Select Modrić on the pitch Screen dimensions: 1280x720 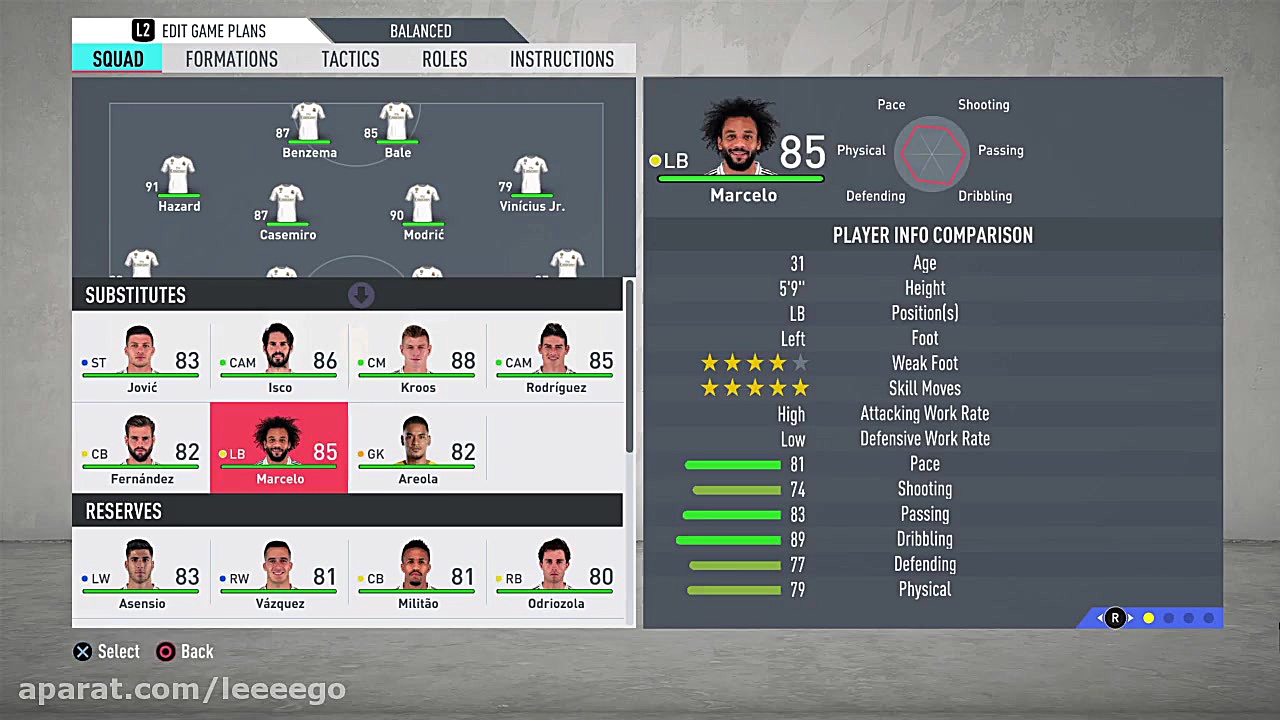tap(423, 210)
